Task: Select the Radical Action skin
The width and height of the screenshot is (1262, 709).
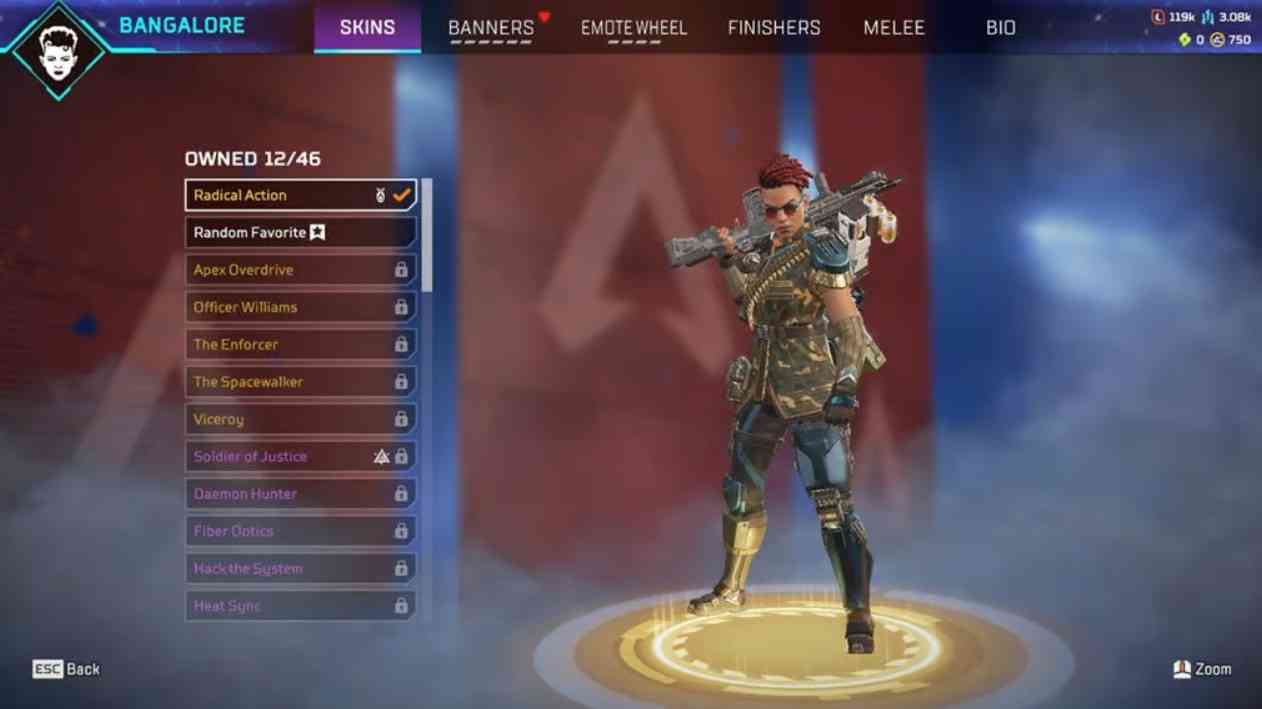Action: coord(300,195)
